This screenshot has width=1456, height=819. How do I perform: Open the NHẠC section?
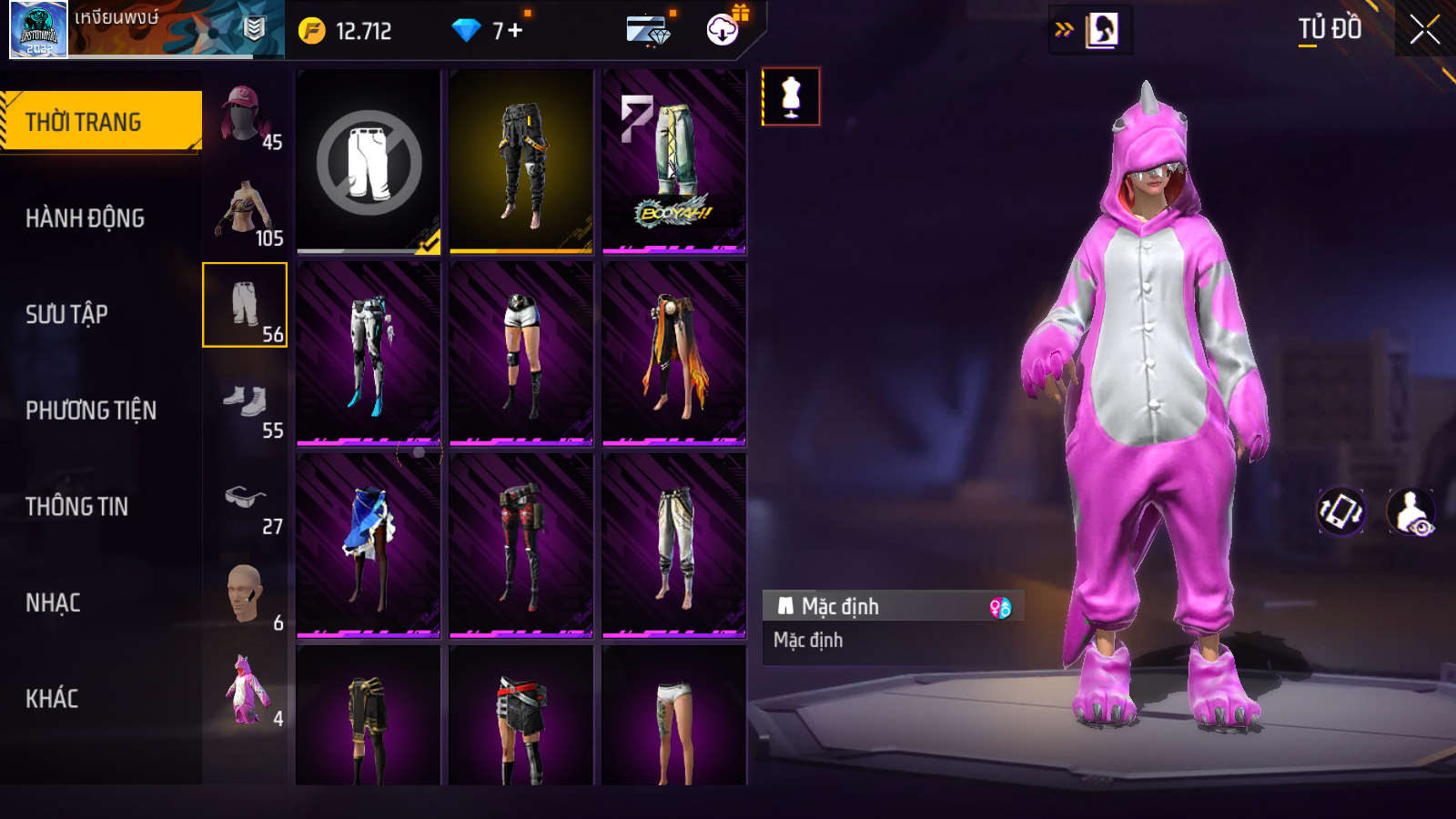pyautogui.click(x=53, y=602)
